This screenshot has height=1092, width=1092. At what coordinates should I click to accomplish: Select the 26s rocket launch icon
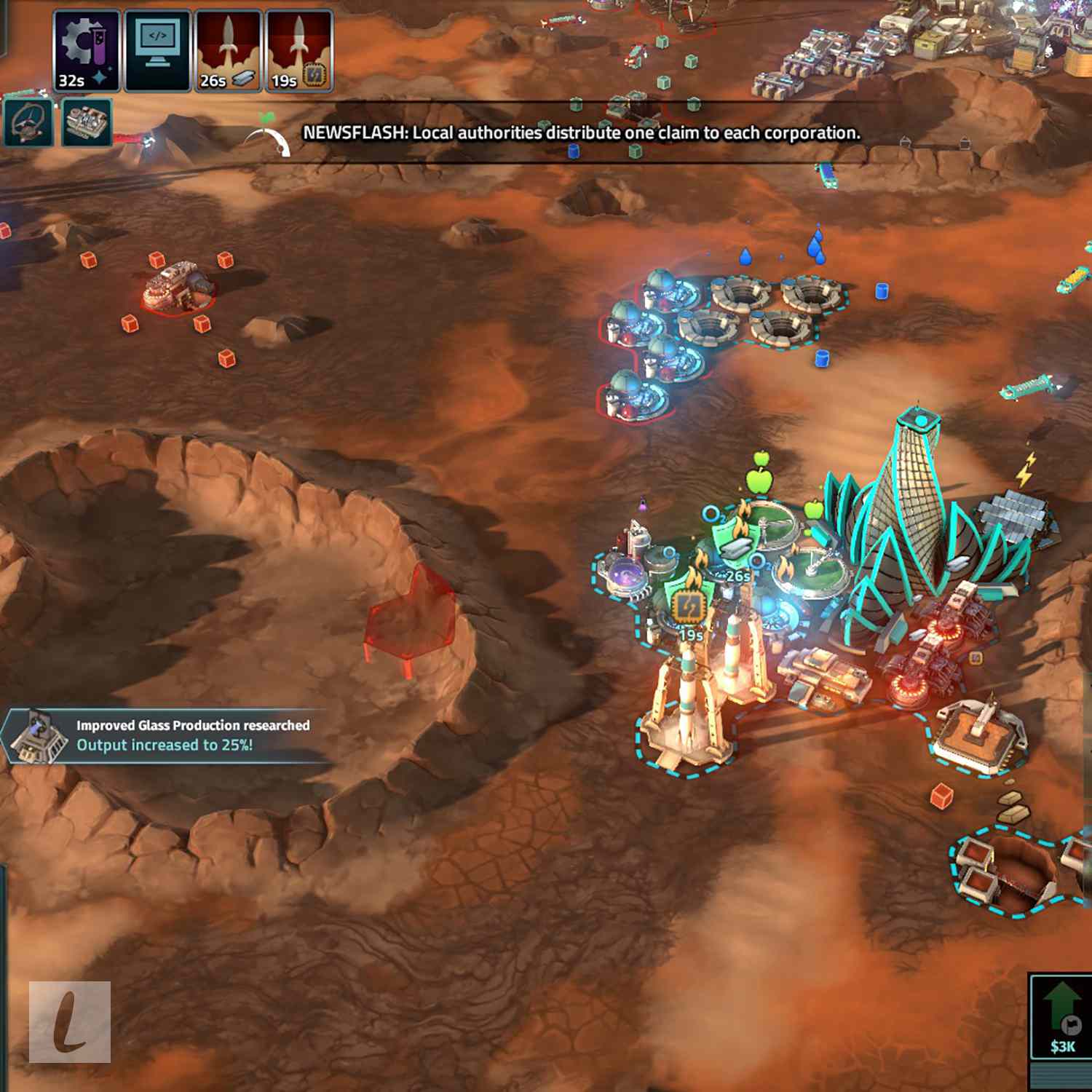tap(228, 50)
